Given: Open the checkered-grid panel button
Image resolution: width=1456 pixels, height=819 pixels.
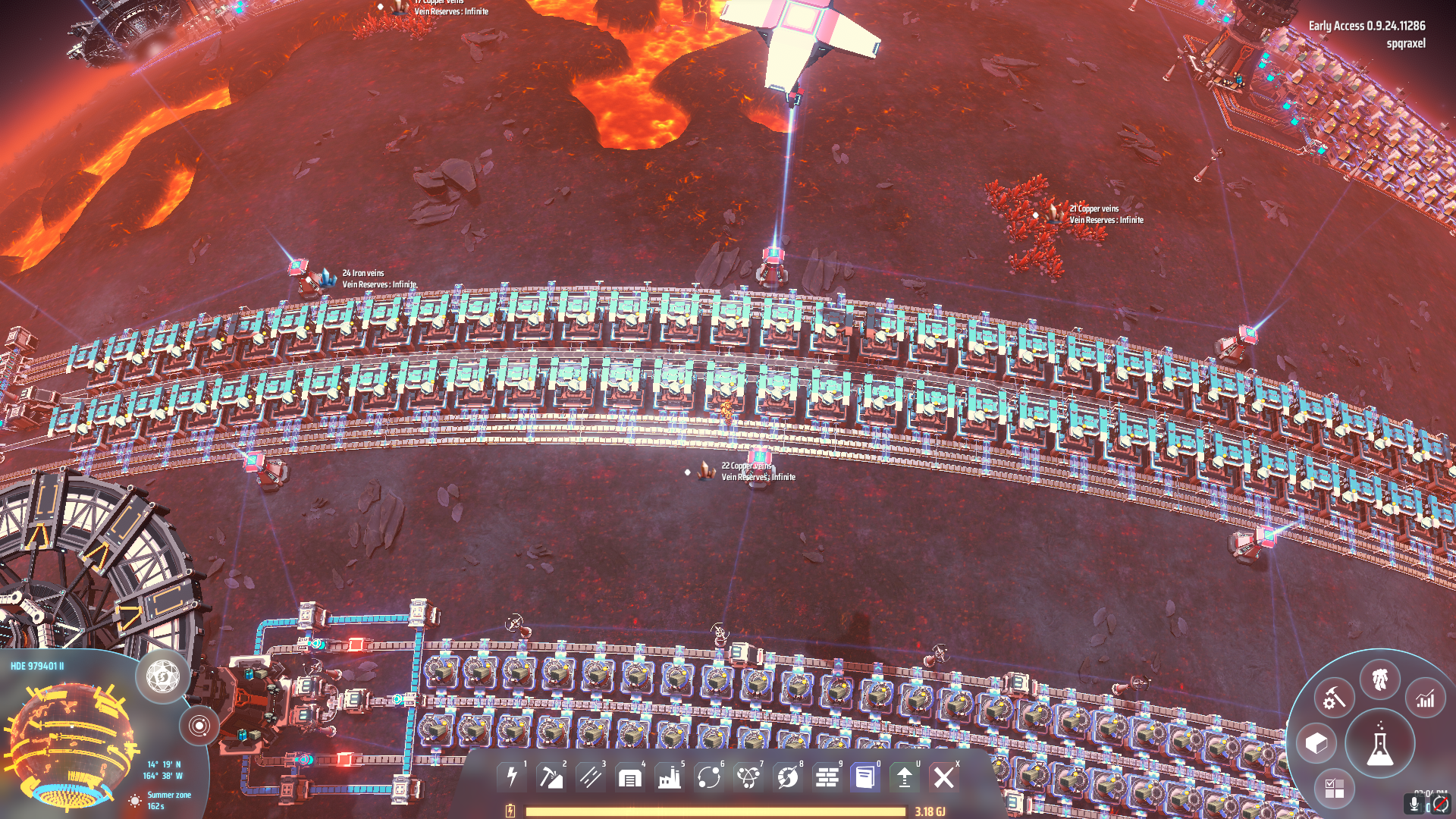Looking at the screenshot, I should 1334,789.
